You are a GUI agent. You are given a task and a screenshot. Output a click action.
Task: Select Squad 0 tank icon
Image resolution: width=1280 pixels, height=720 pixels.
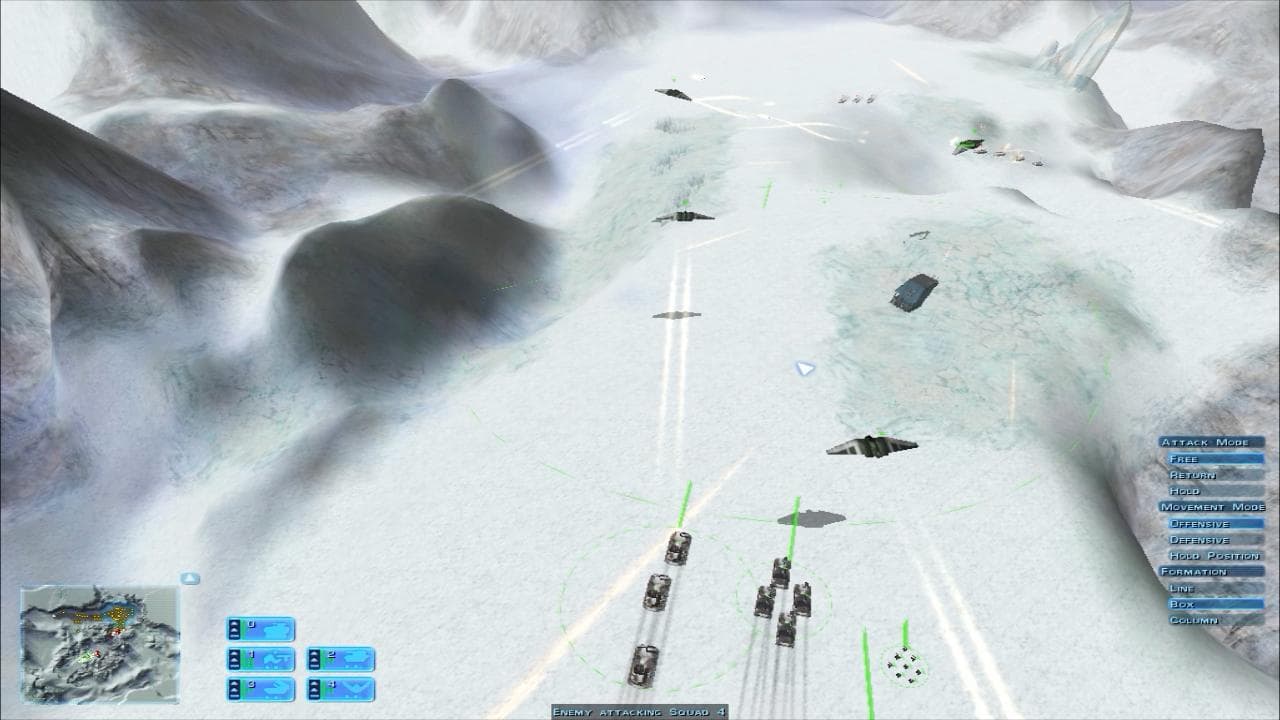[275, 630]
